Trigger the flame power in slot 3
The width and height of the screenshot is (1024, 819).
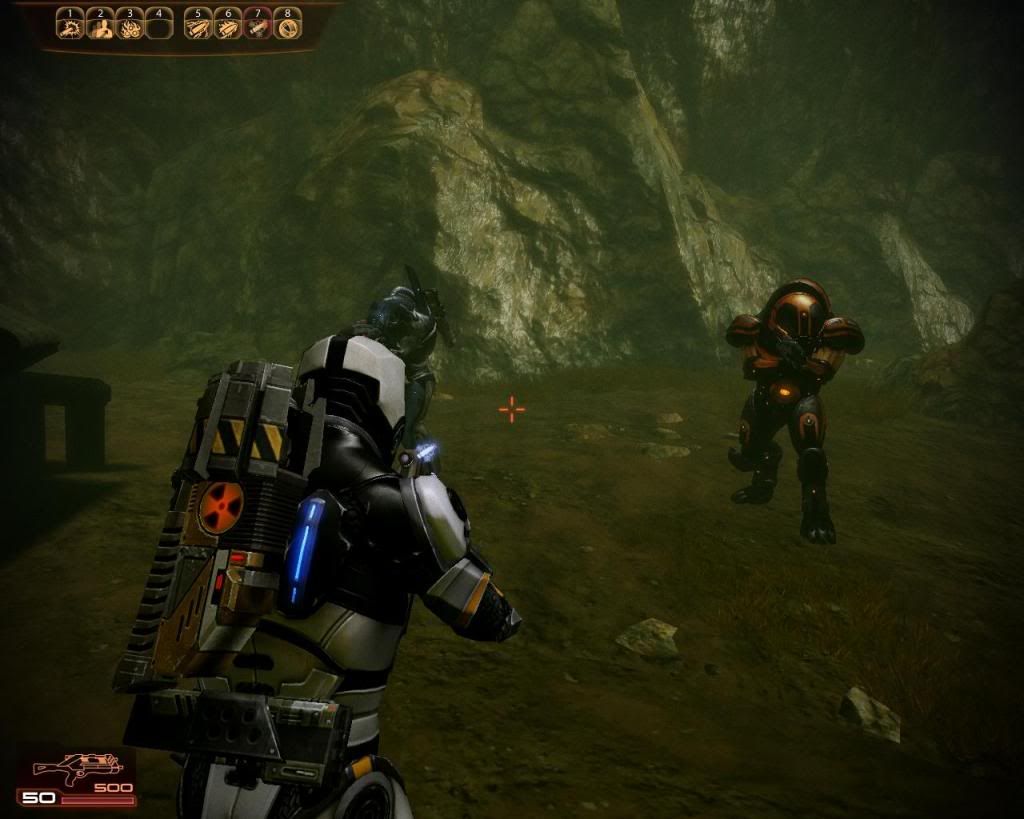tap(128, 27)
